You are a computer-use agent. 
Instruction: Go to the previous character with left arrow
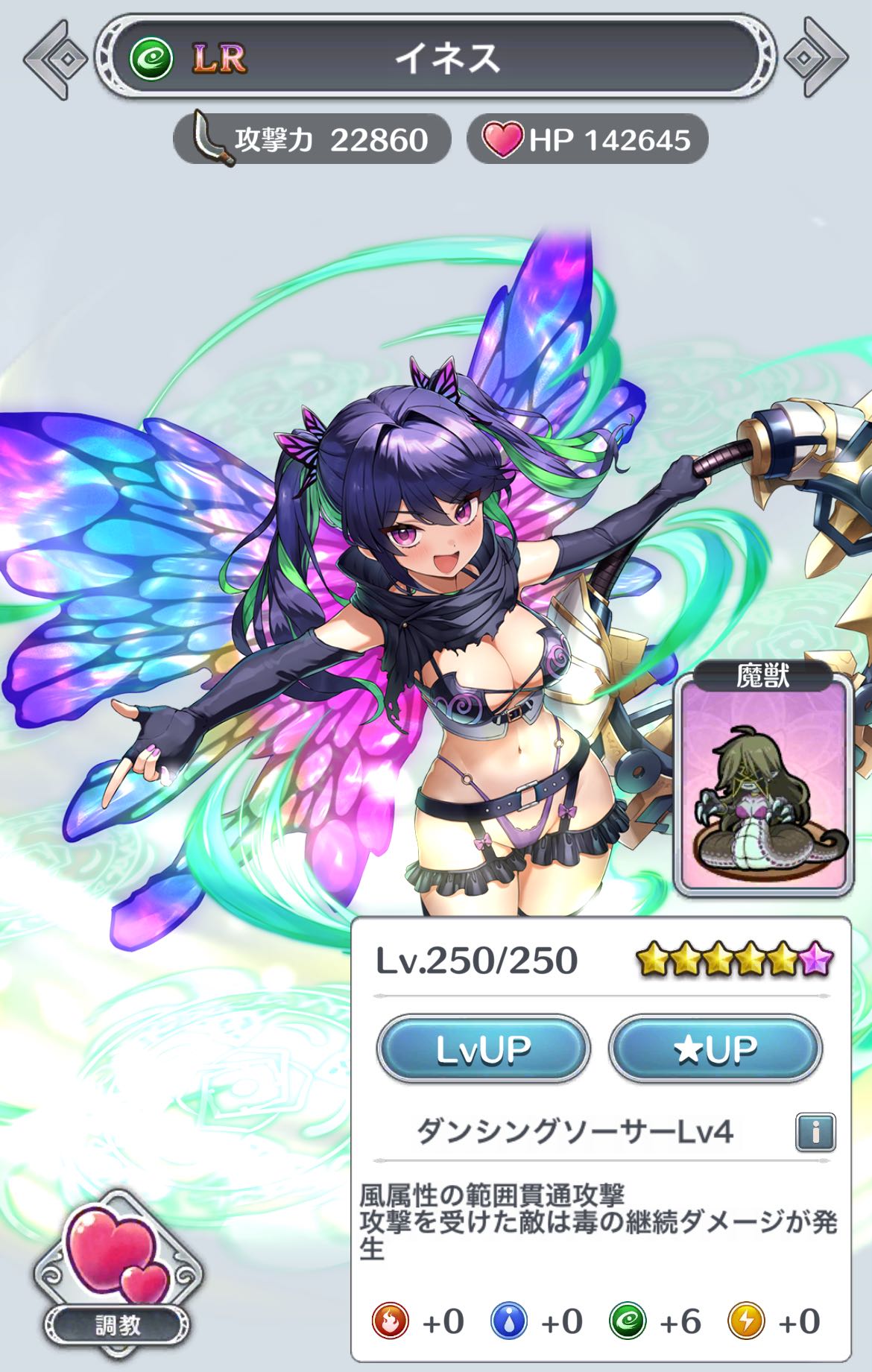point(56,58)
